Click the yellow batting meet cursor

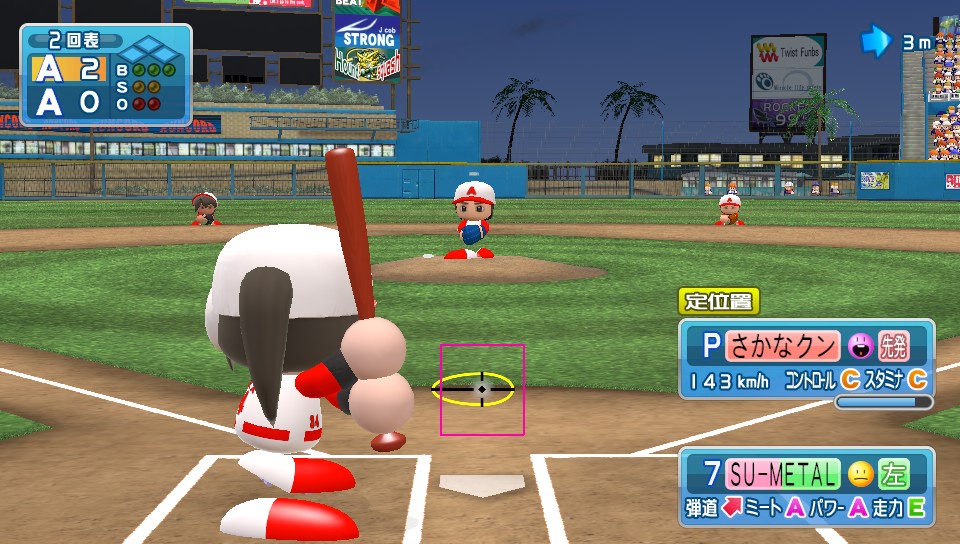click(x=473, y=388)
